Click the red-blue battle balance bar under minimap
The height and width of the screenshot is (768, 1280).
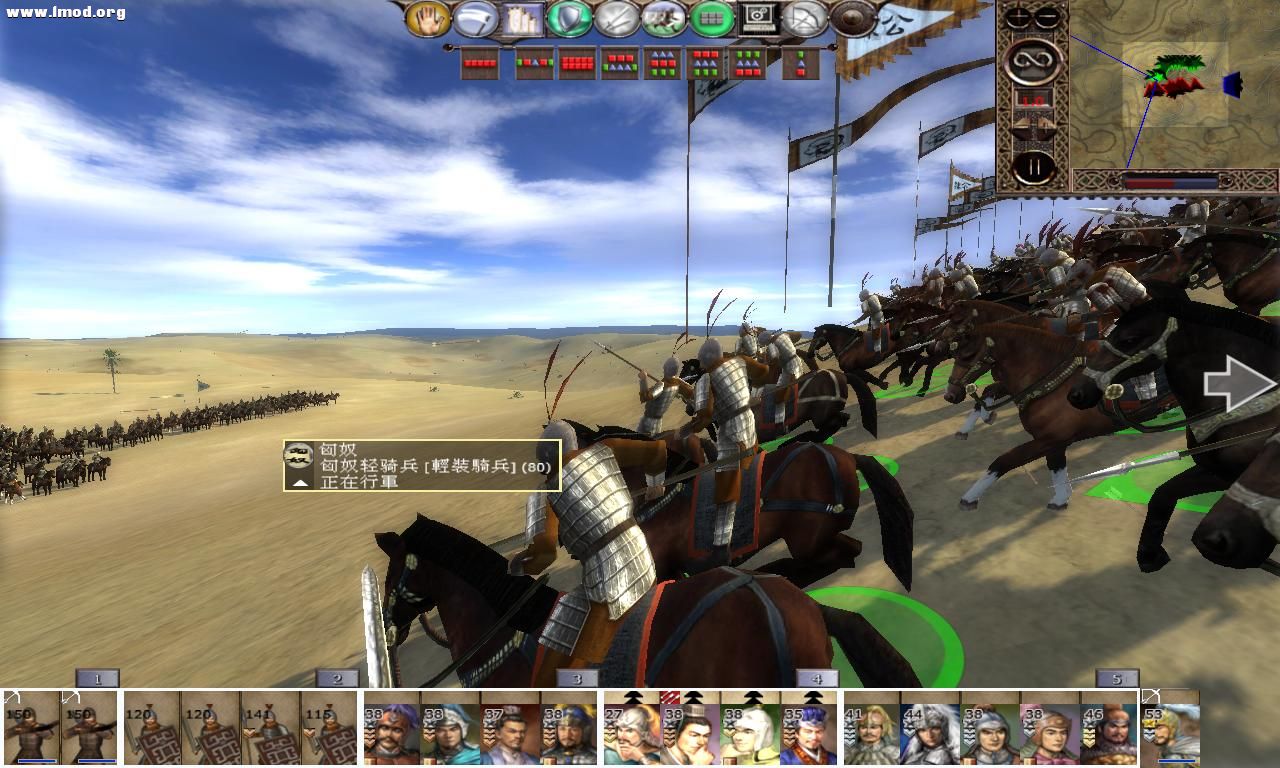1170,184
